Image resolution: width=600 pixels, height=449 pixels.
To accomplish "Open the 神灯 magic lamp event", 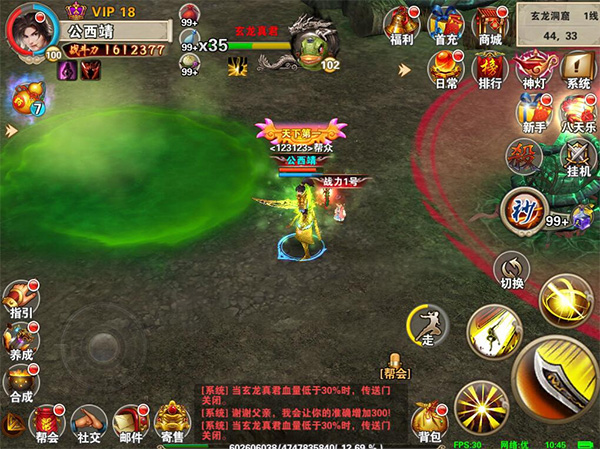I will tap(534, 69).
